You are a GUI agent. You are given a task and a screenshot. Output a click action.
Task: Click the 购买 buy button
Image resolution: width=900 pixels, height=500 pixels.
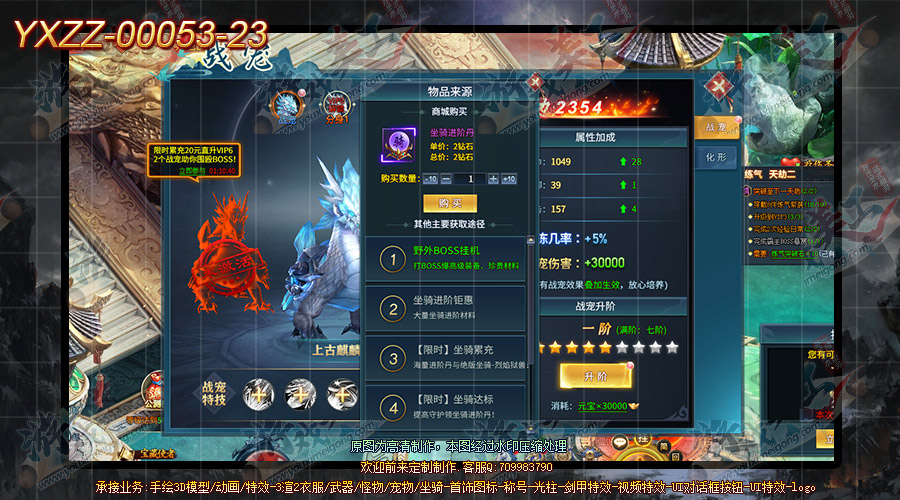449,203
